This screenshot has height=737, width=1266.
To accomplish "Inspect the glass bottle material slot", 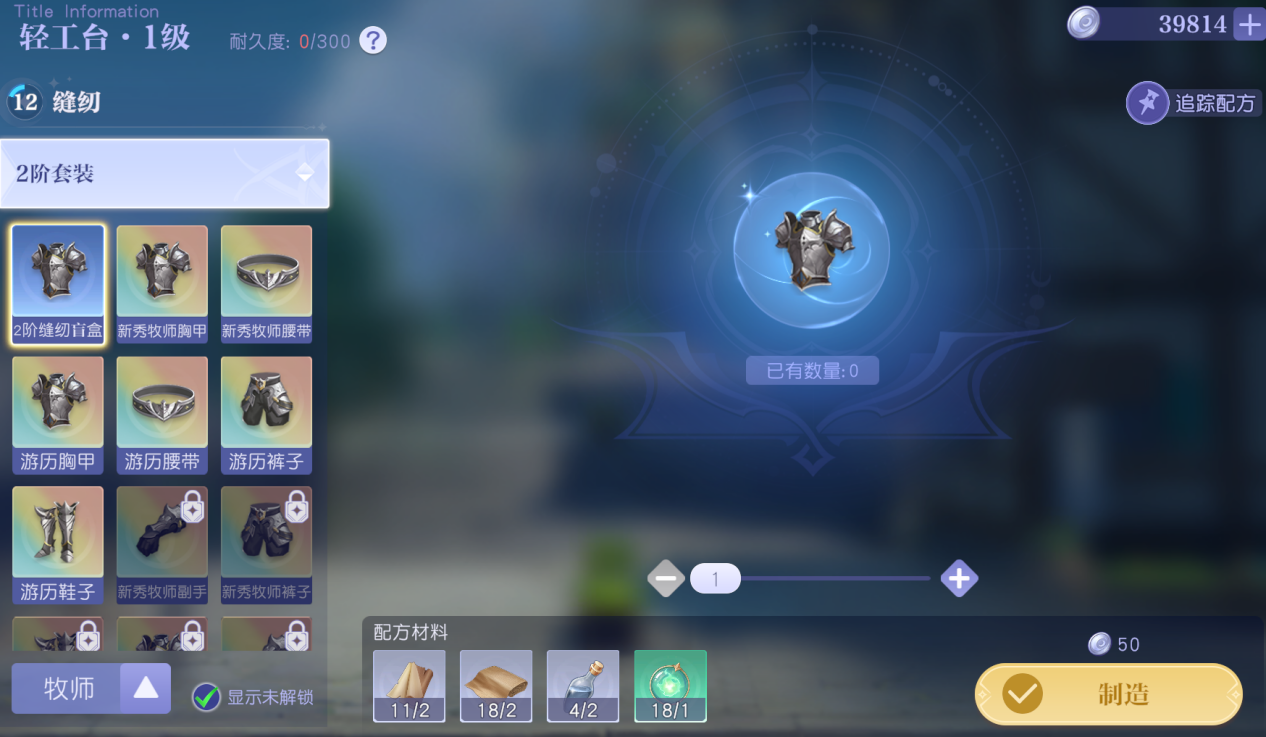I will pyautogui.click(x=583, y=686).
